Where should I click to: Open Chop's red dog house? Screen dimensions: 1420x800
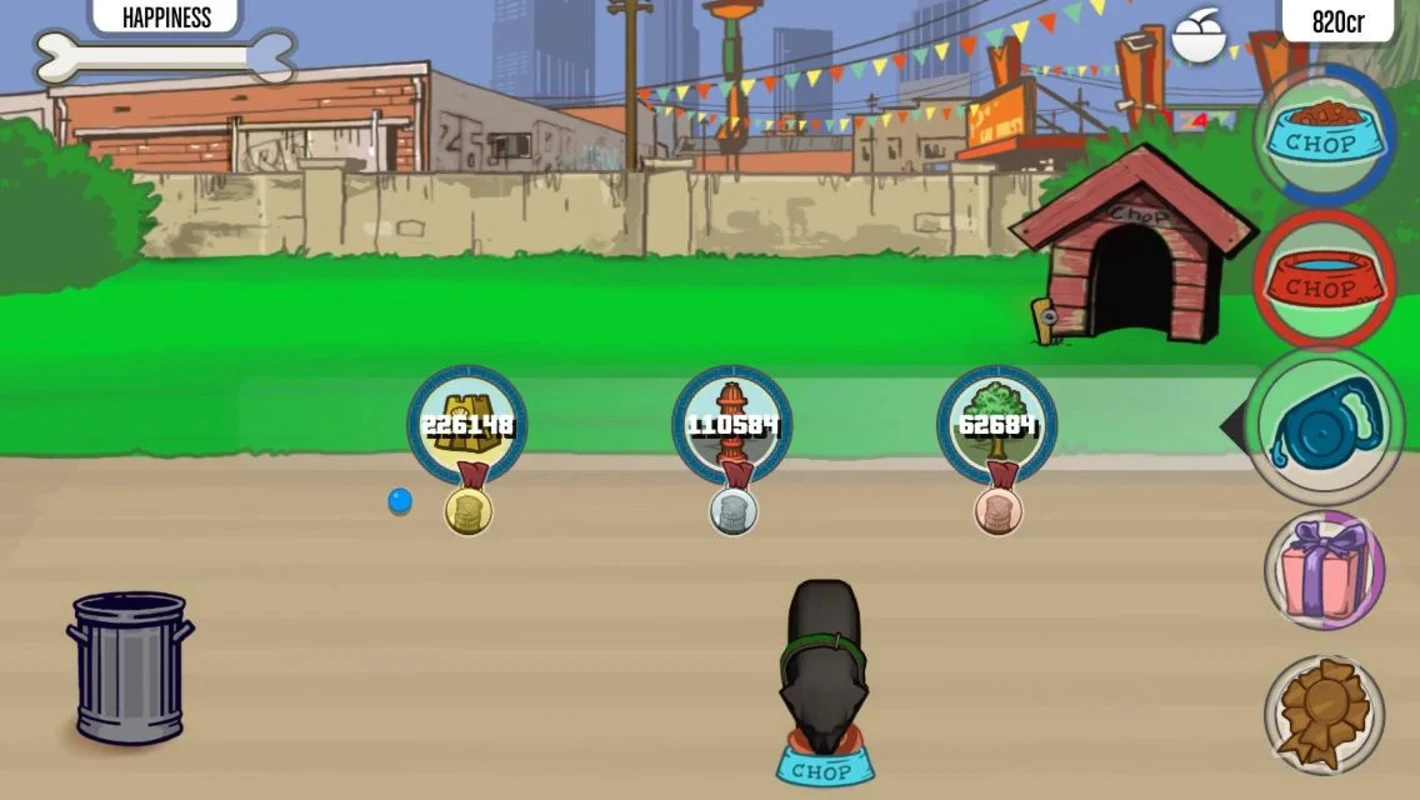tap(1131, 250)
